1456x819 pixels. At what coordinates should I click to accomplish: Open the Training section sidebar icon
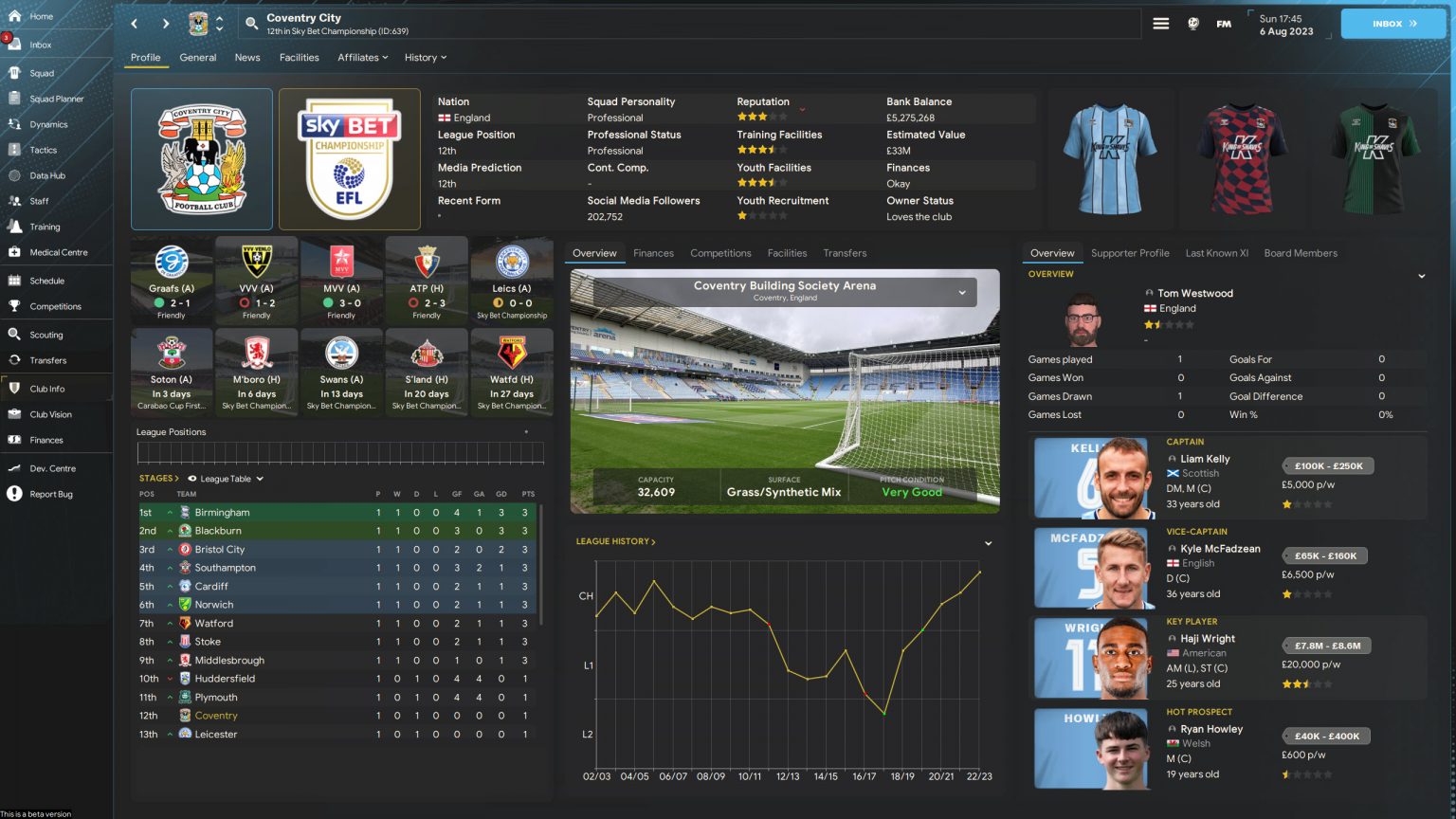coord(43,227)
